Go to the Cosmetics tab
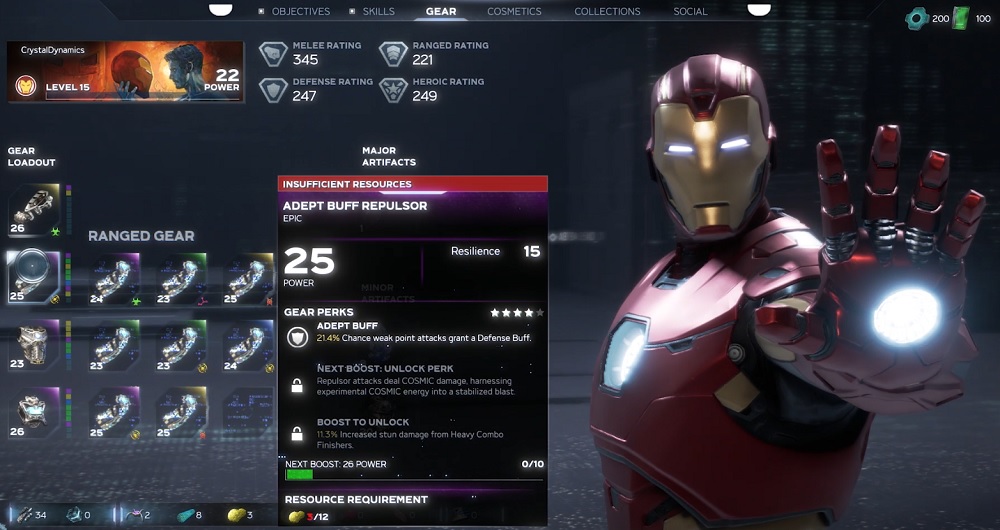 click(514, 12)
